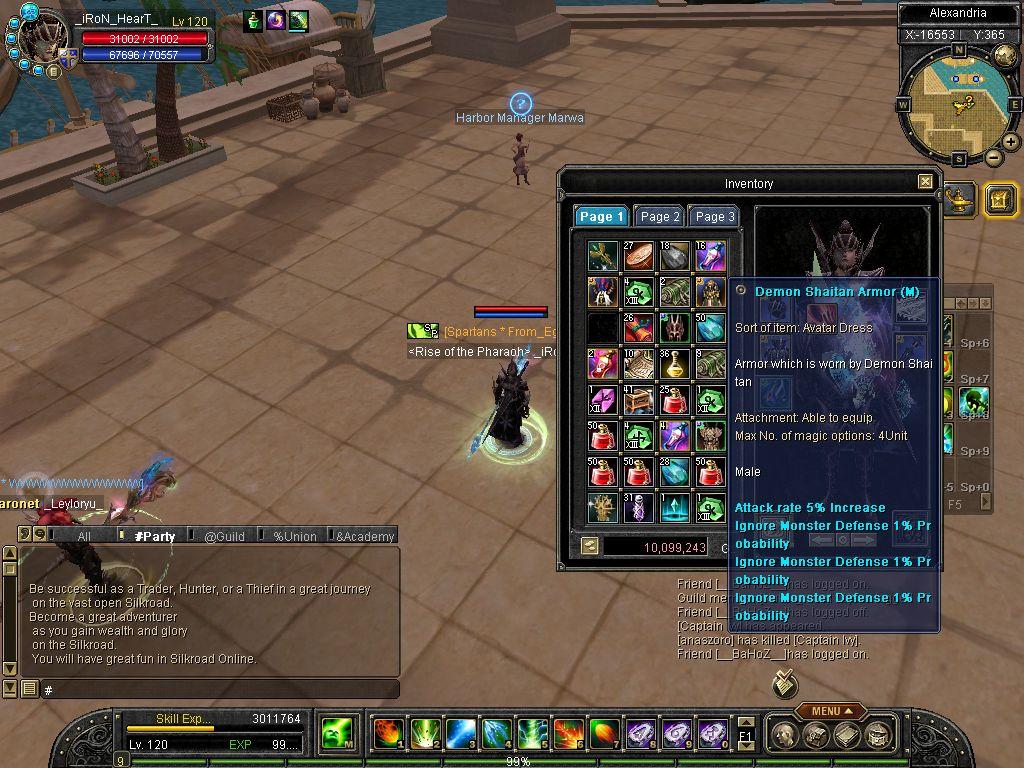Open the &Academy chat tab
Image resolution: width=1024 pixels, height=768 pixels.
point(364,536)
